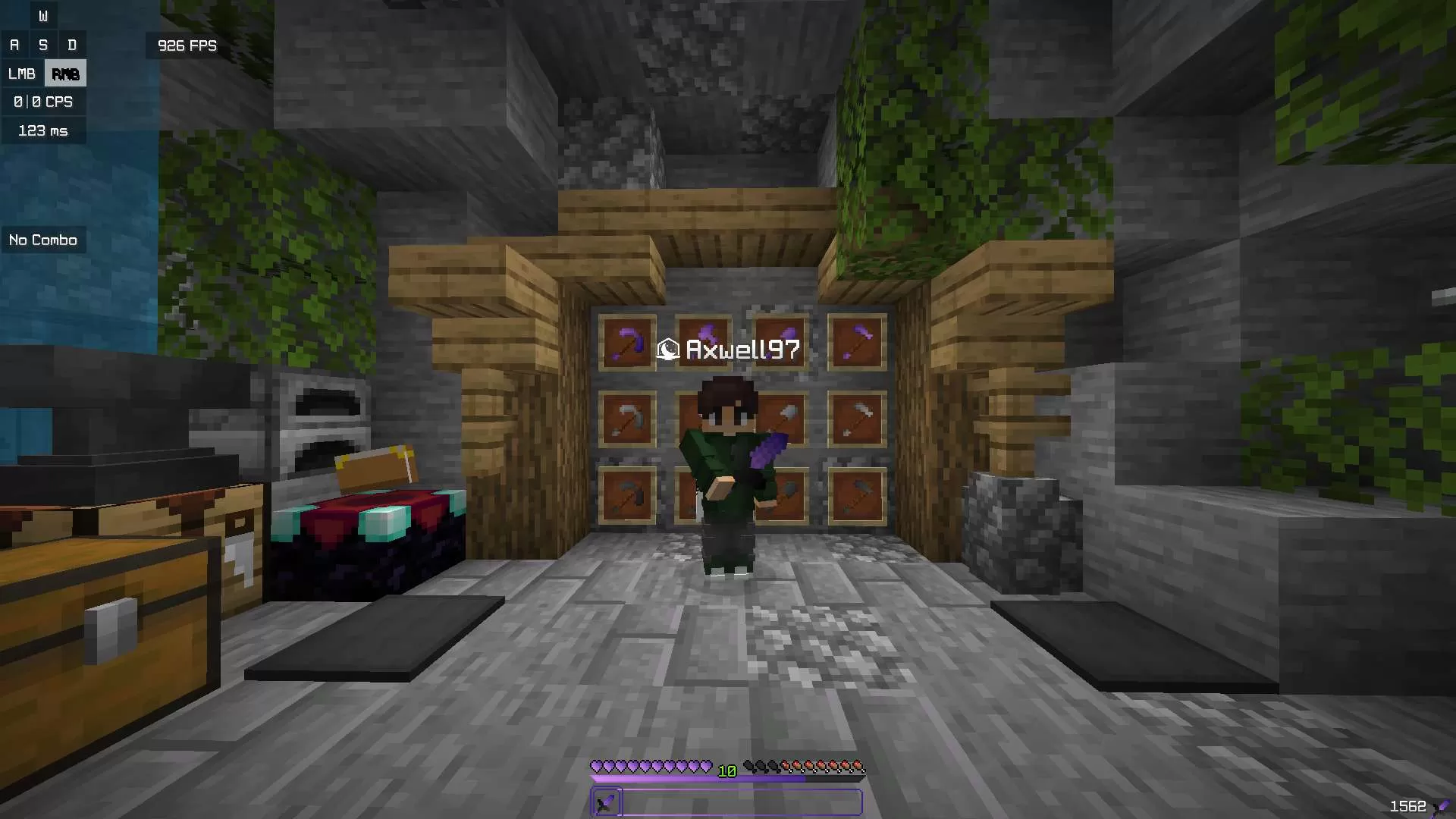Click the stone hoe in the bottom-left item frame
Image resolution: width=1456 pixels, height=819 pixels.
click(x=628, y=493)
